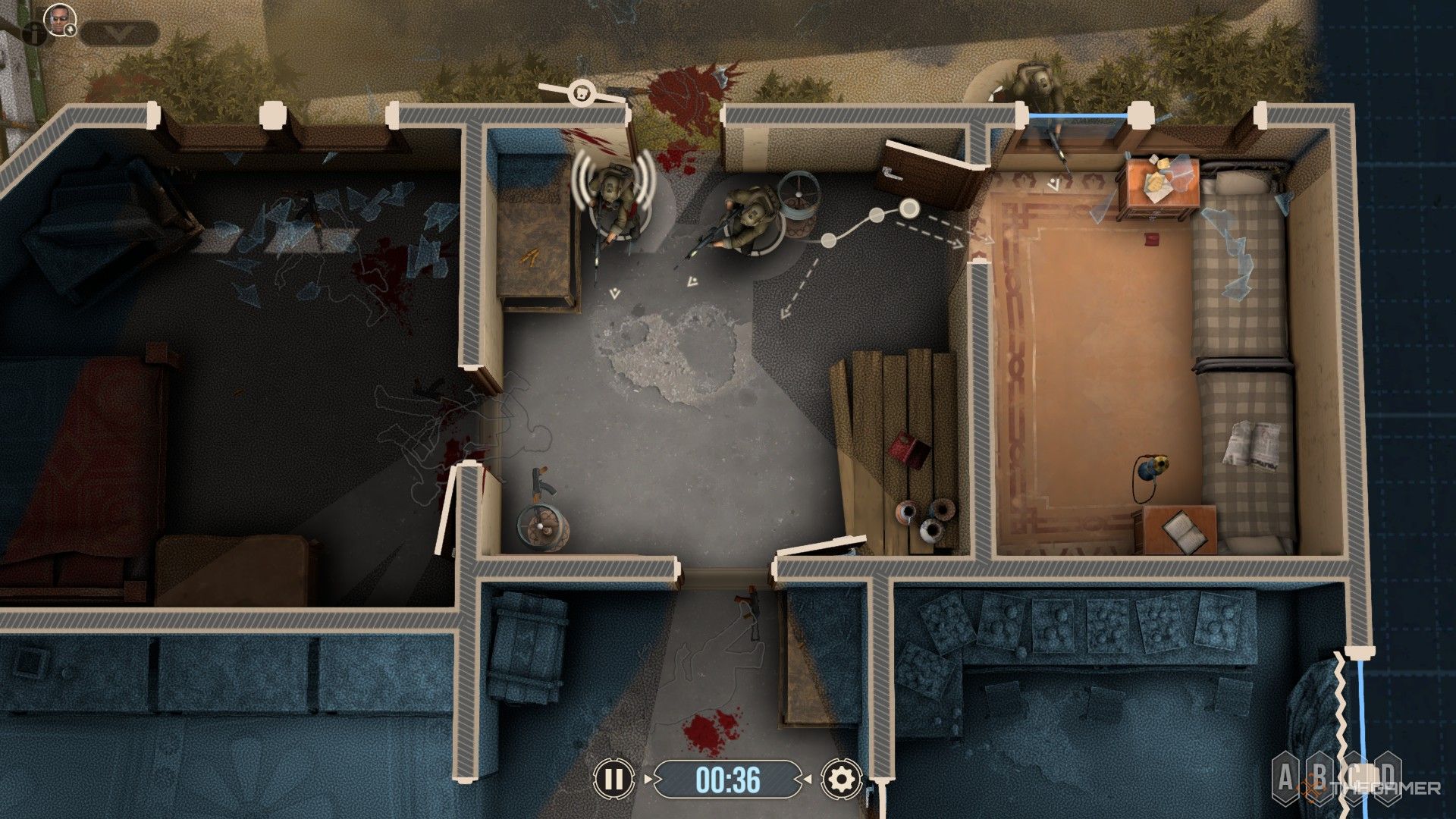The height and width of the screenshot is (819, 1456).
Task: Select the final waypoint on the planned path
Action: pyautogui.click(x=908, y=206)
